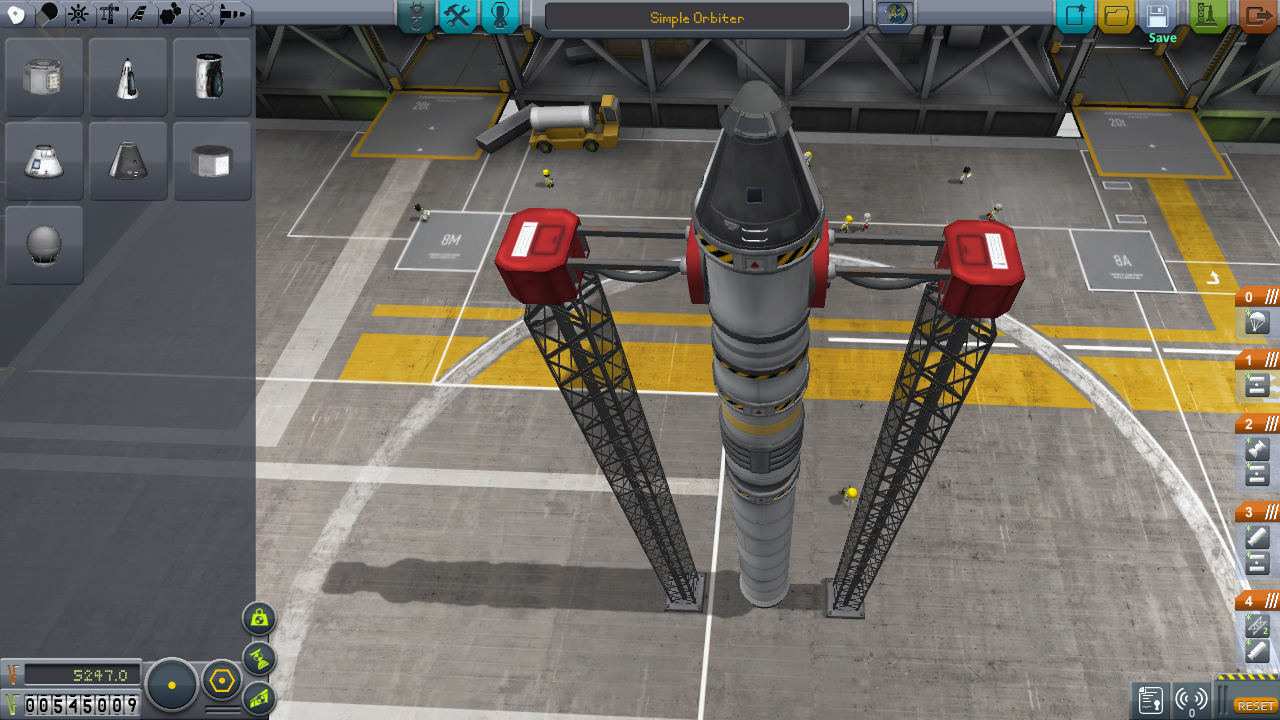Switch to the Structural parts category tab

[109, 14]
